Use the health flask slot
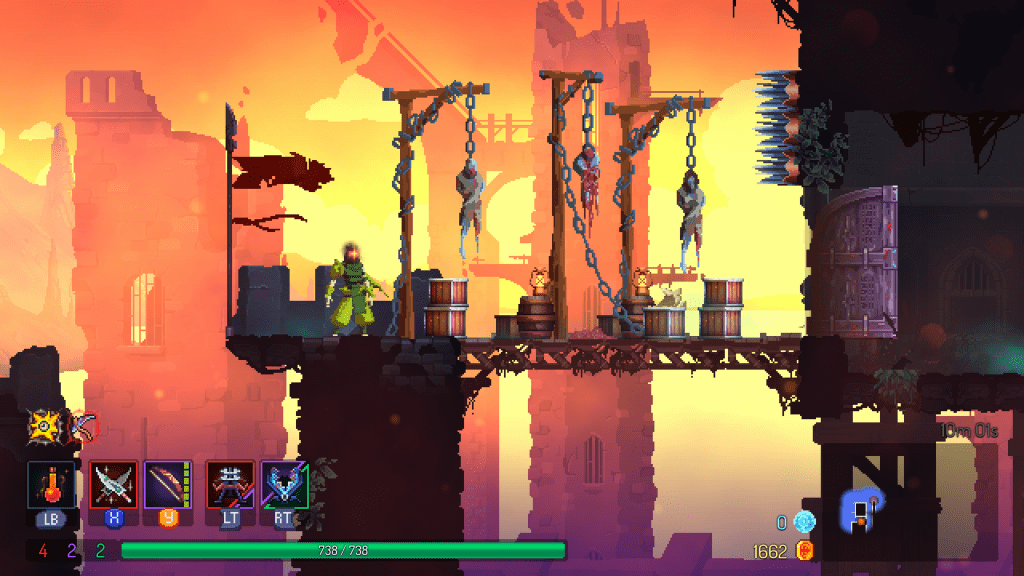Screen dimensions: 1024x576 coord(50,484)
